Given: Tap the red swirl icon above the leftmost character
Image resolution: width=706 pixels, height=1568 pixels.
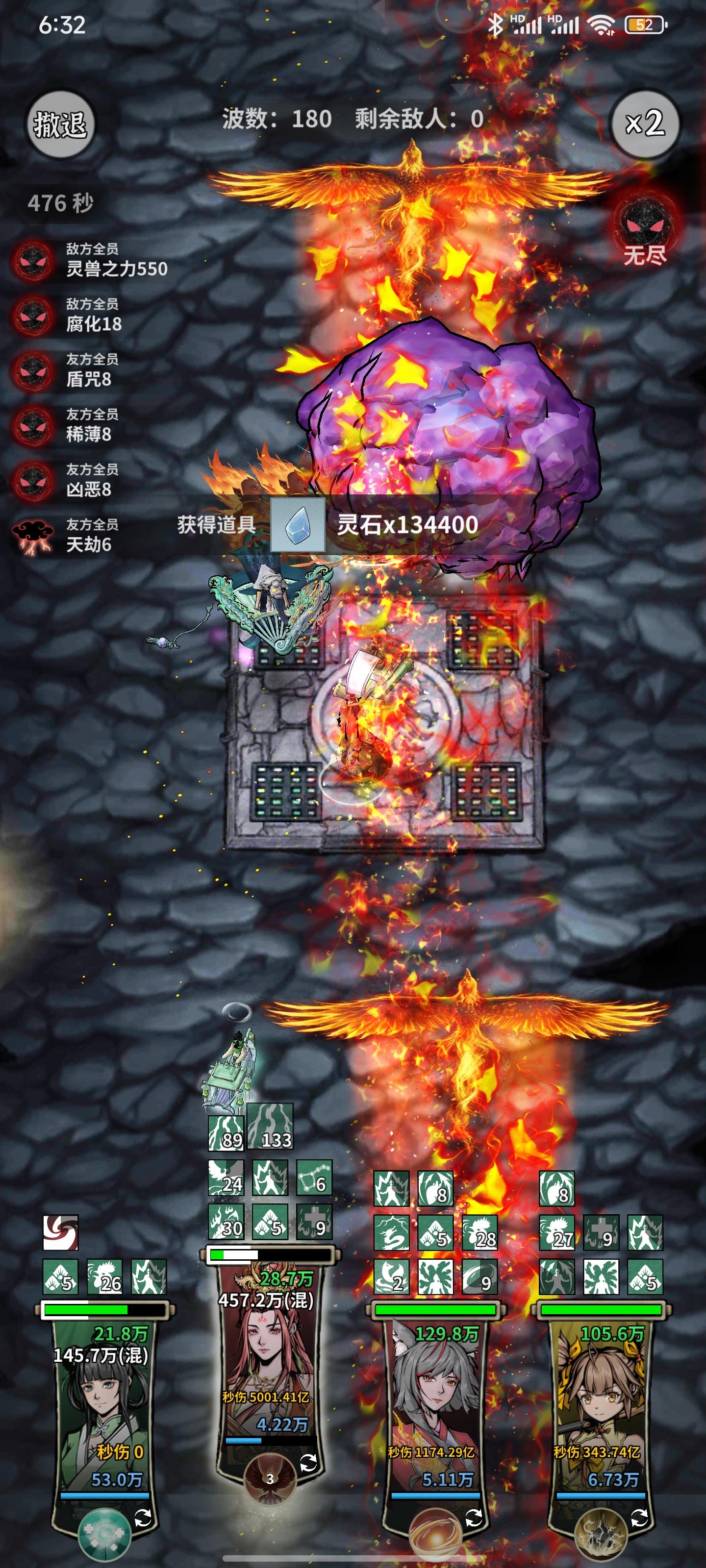Looking at the screenshot, I should pos(61,1233).
